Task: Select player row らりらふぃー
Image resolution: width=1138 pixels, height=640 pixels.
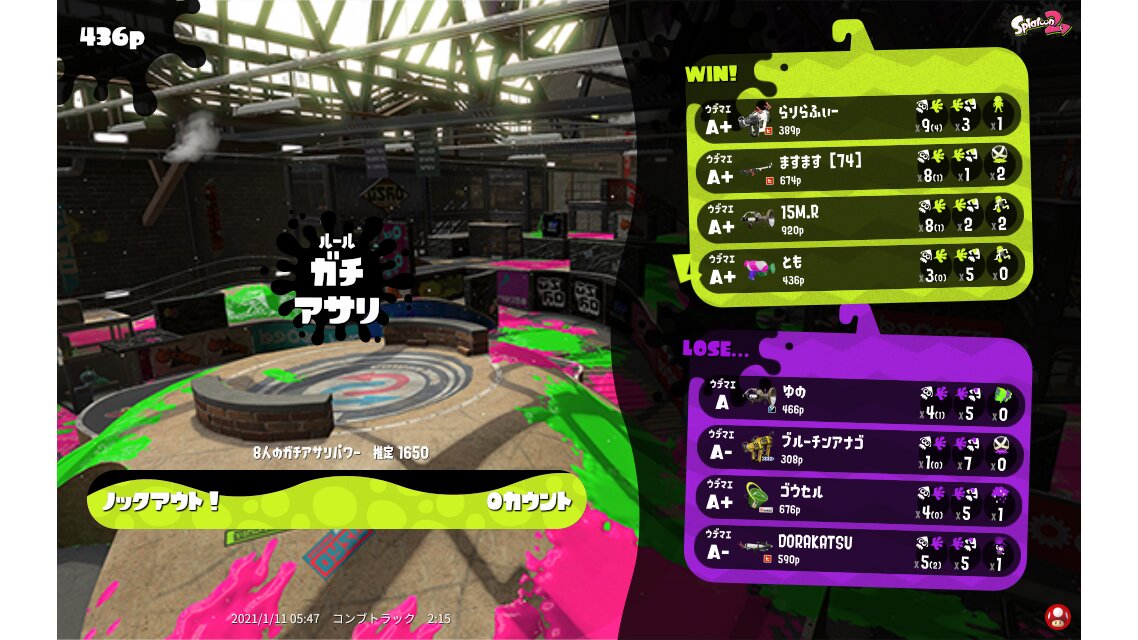Action: tap(859, 116)
